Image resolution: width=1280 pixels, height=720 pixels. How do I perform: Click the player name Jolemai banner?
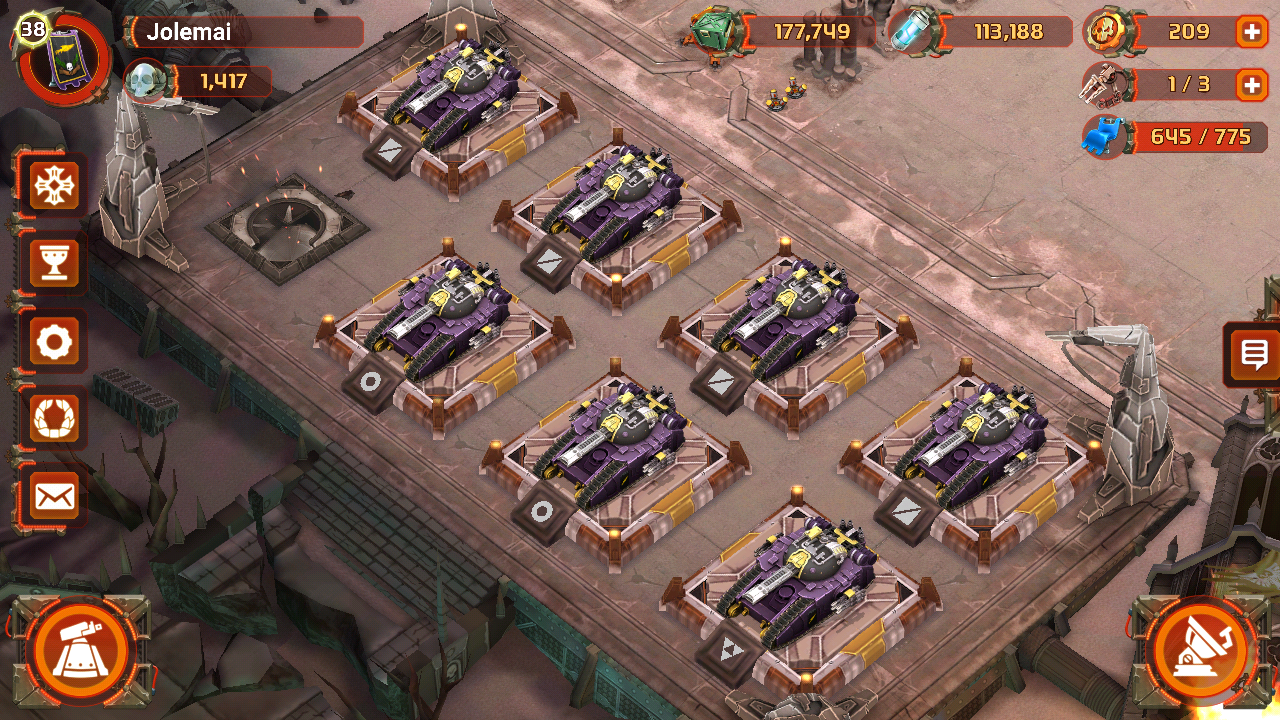tap(245, 32)
